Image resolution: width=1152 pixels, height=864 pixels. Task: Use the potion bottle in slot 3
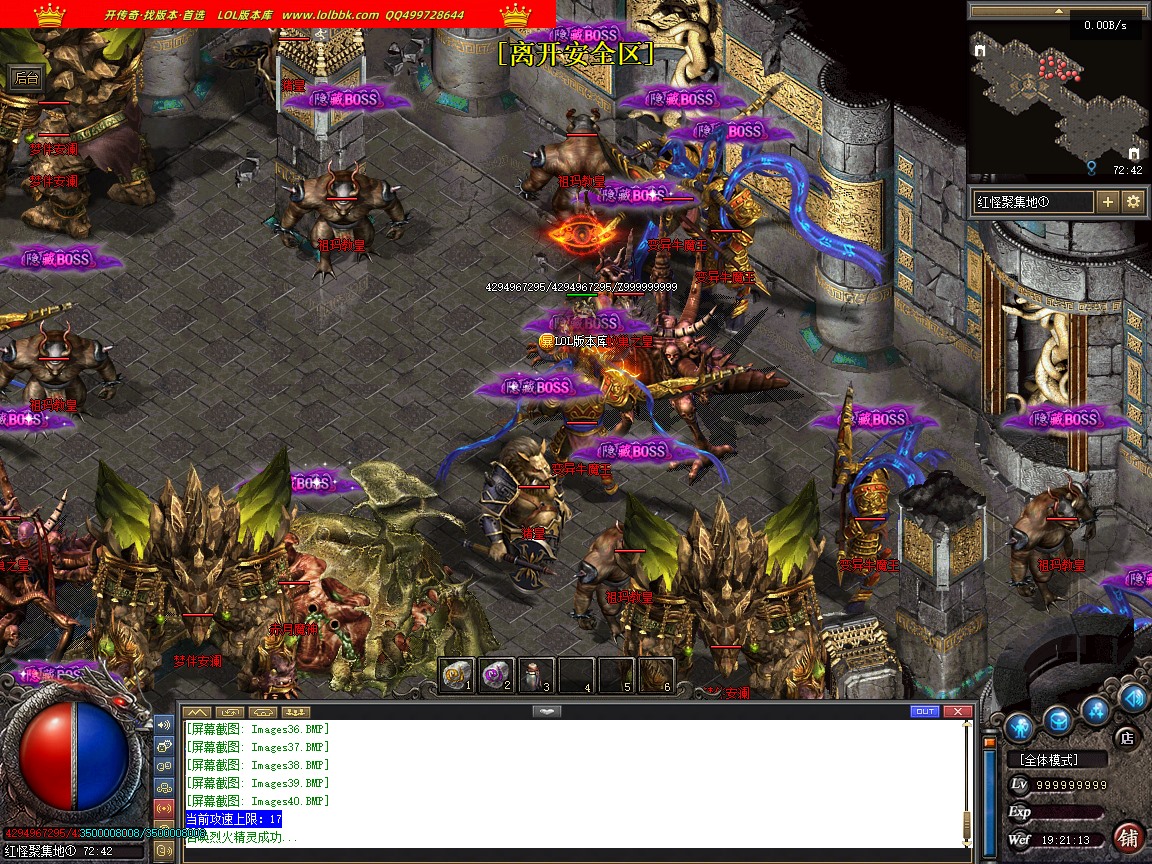click(x=535, y=675)
